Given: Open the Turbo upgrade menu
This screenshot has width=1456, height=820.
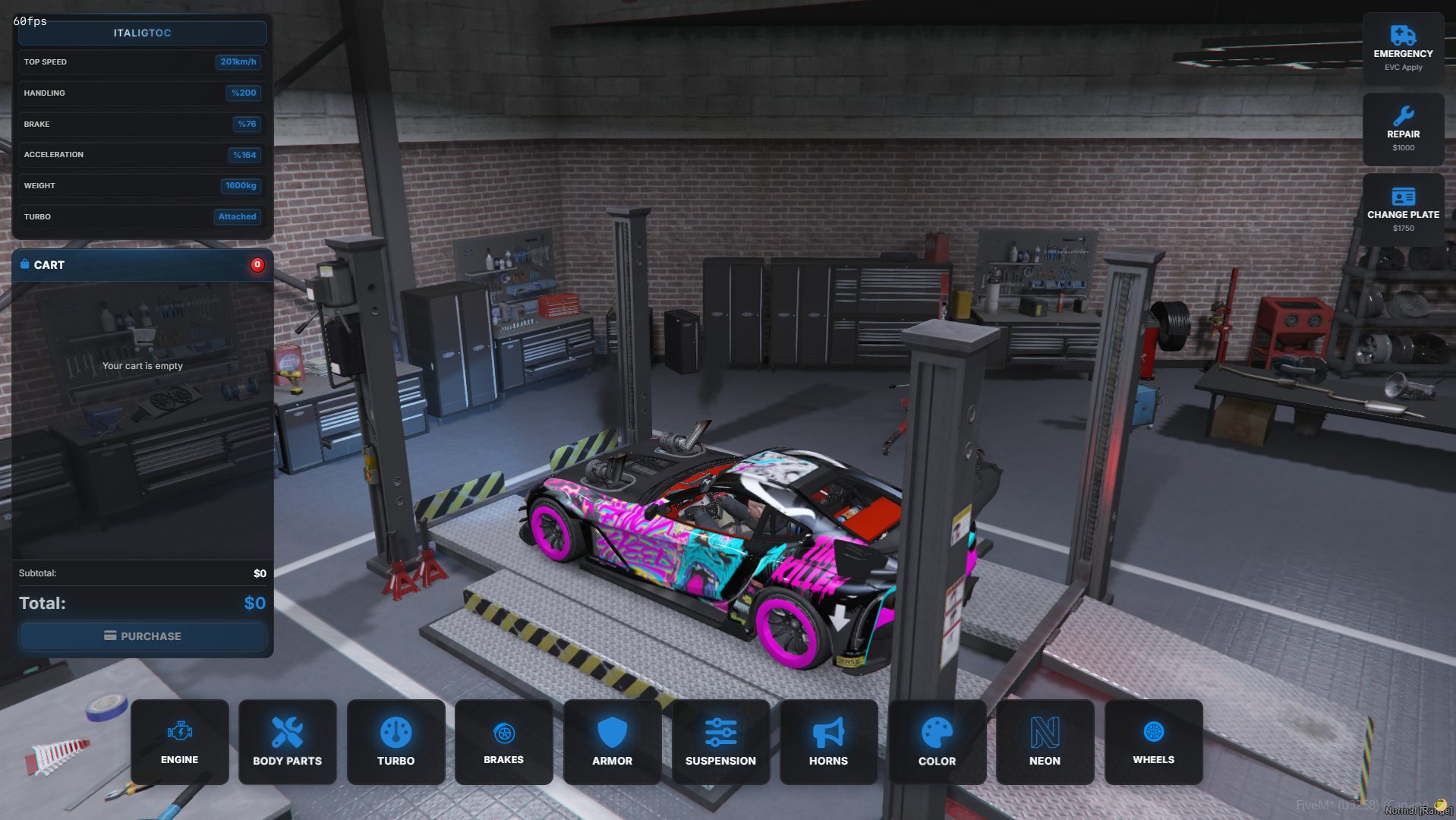Looking at the screenshot, I should [x=396, y=742].
